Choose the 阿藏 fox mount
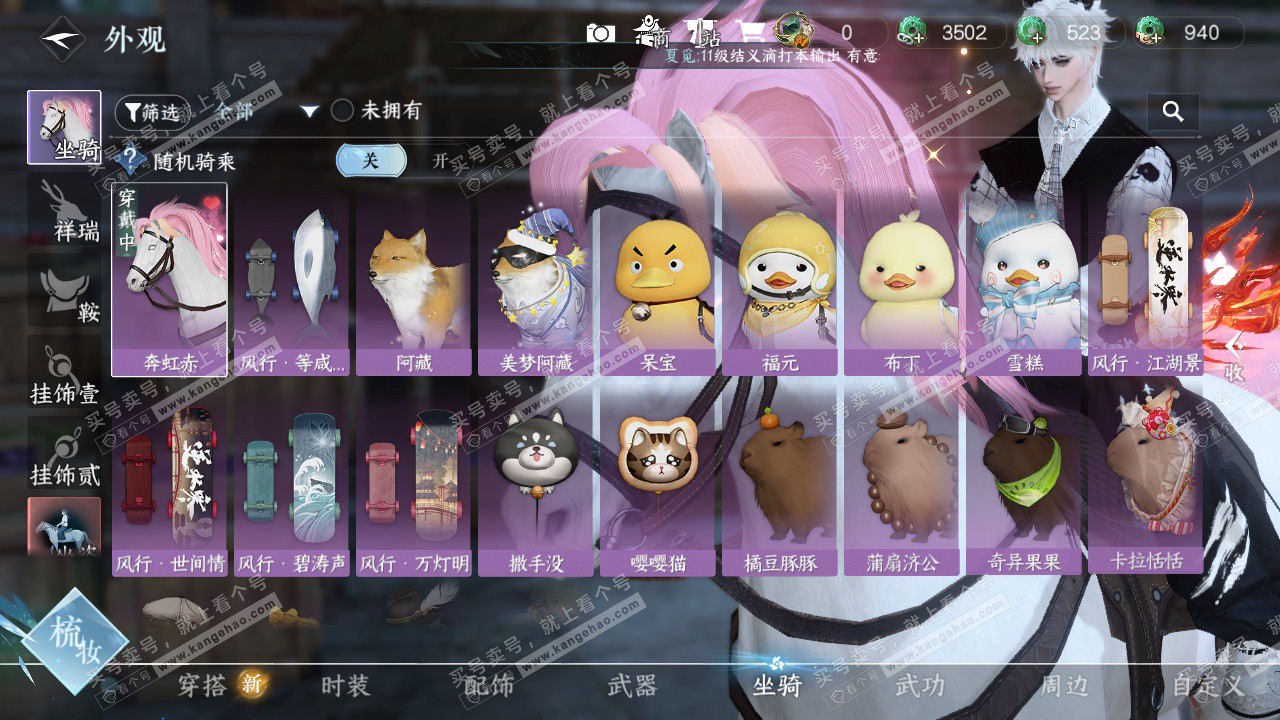1280x720 pixels. 414,284
